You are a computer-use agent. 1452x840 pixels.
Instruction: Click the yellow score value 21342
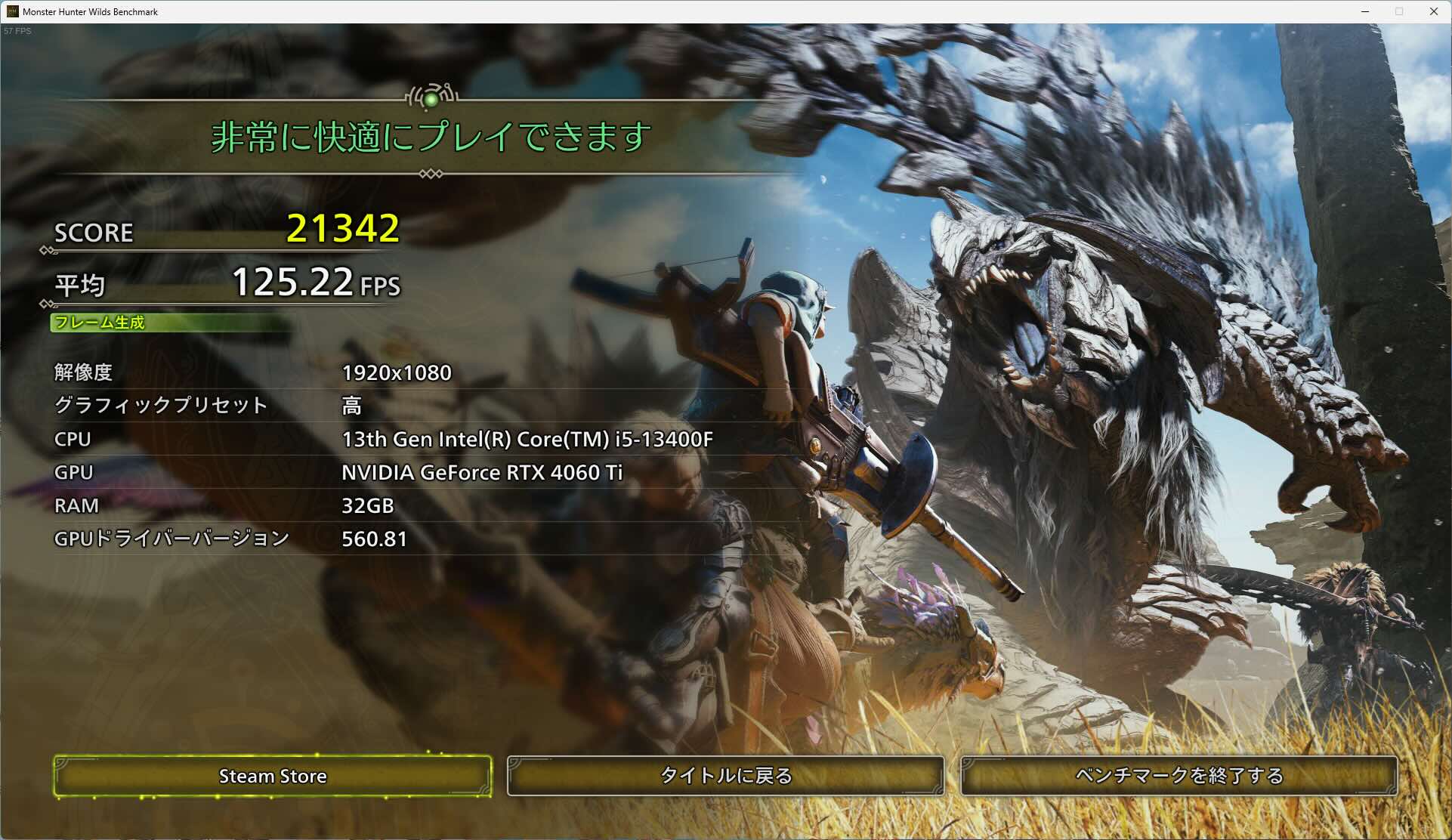click(344, 228)
